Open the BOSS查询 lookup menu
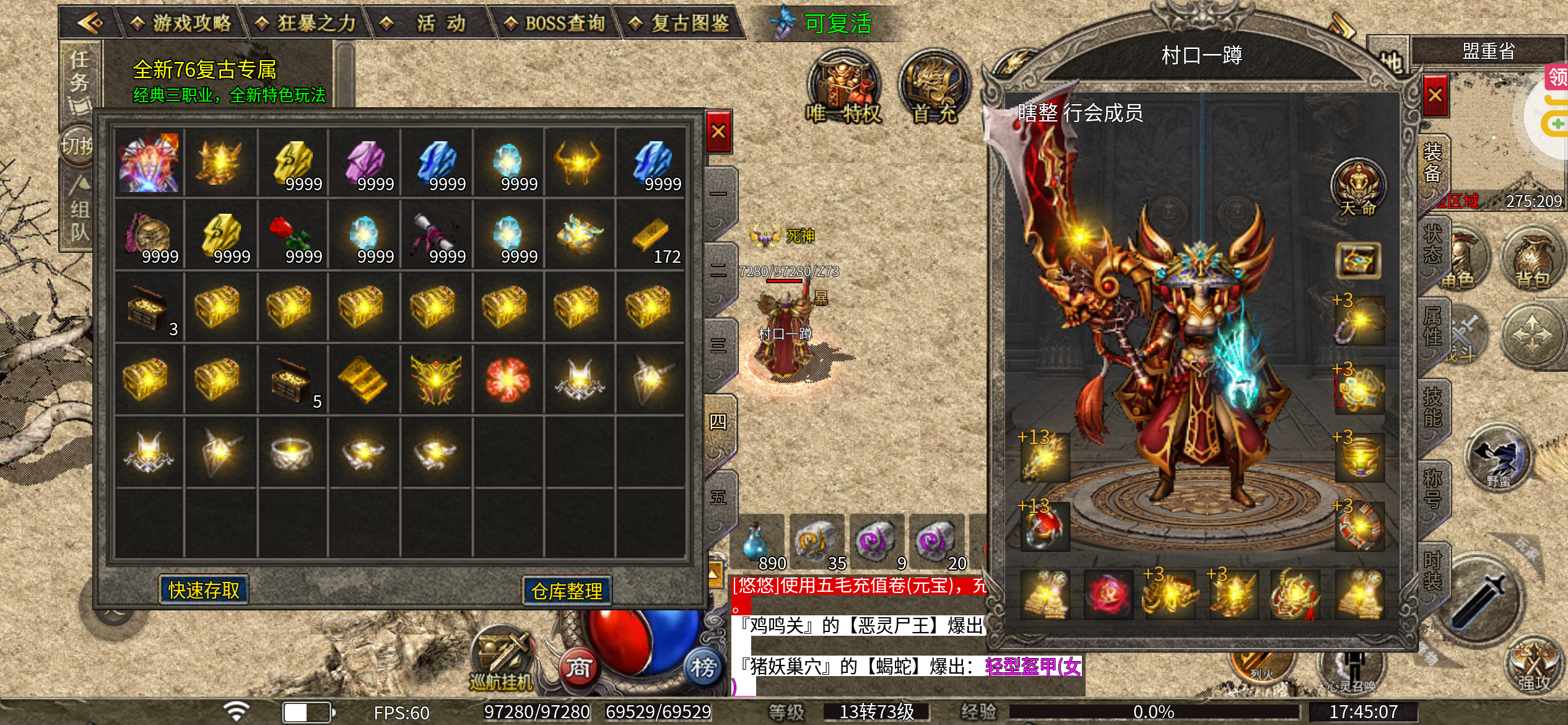This screenshot has height=725, width=1568. pyautogui.click(x=555, y=24)
